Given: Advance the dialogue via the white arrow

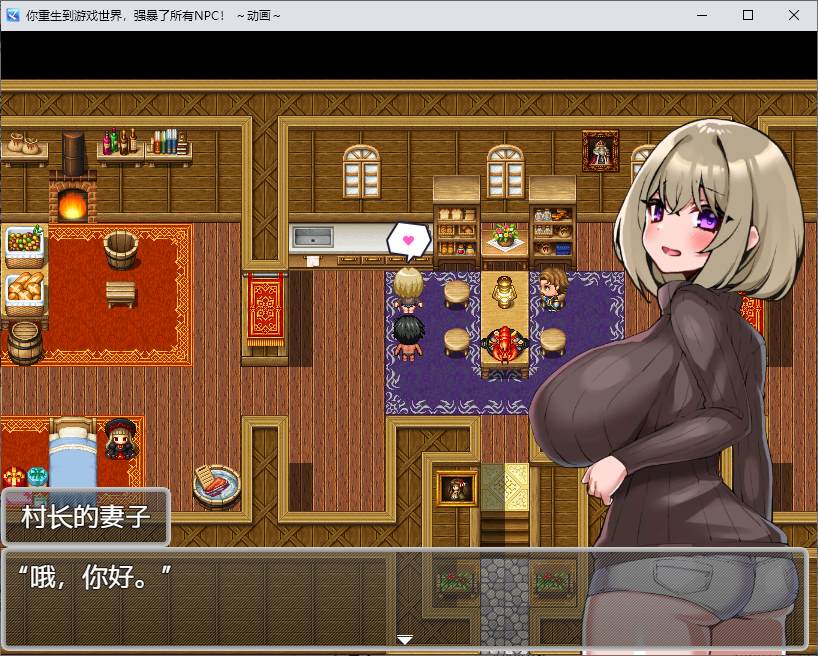Looking at the screenshot, I should point(404,639).
